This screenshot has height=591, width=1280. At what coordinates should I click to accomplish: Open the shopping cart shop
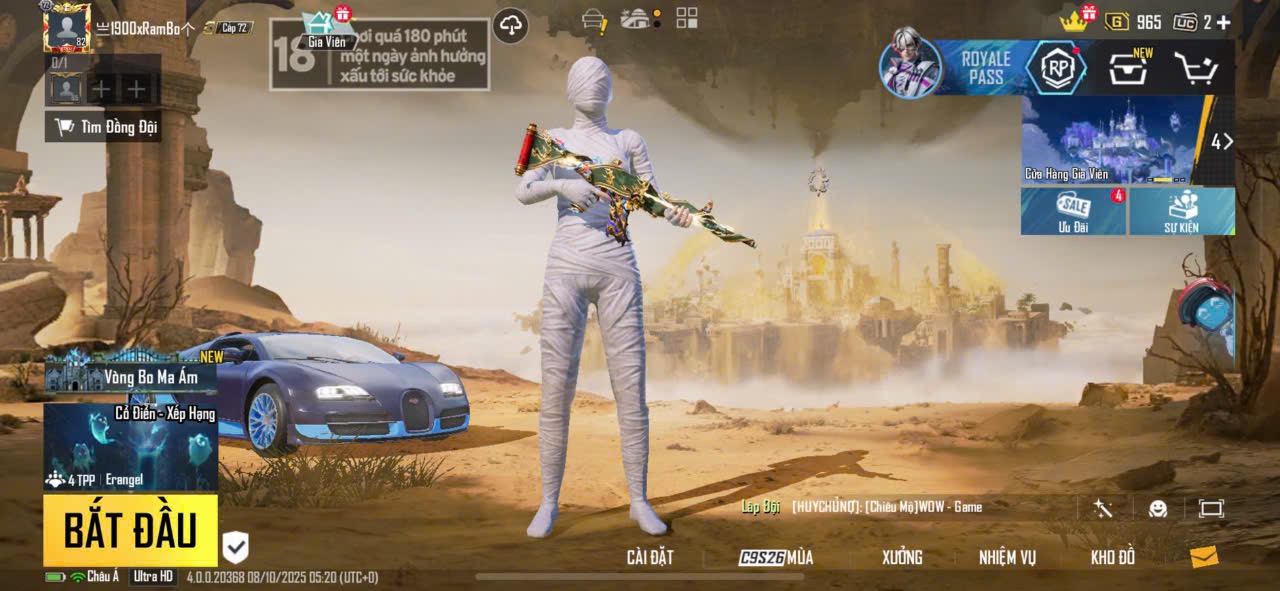1195,68
